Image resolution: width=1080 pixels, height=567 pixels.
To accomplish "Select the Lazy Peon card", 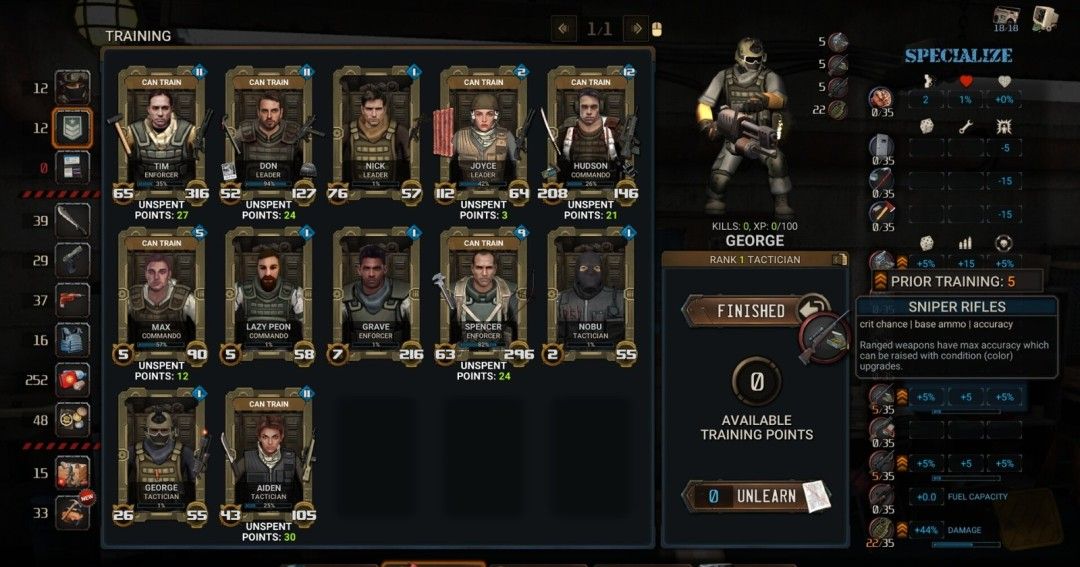I will [x=268, y=295].
